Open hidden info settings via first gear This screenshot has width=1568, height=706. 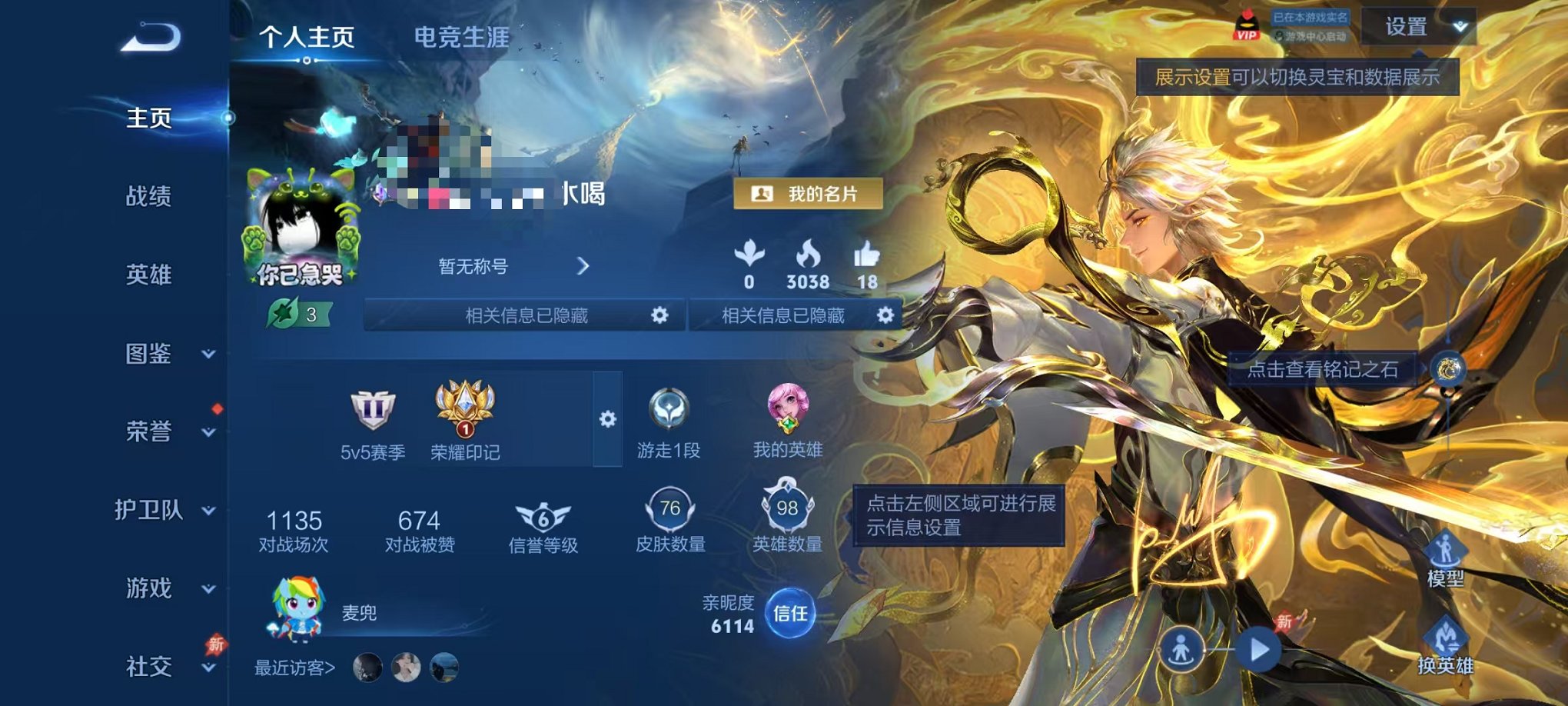(659, 315)
